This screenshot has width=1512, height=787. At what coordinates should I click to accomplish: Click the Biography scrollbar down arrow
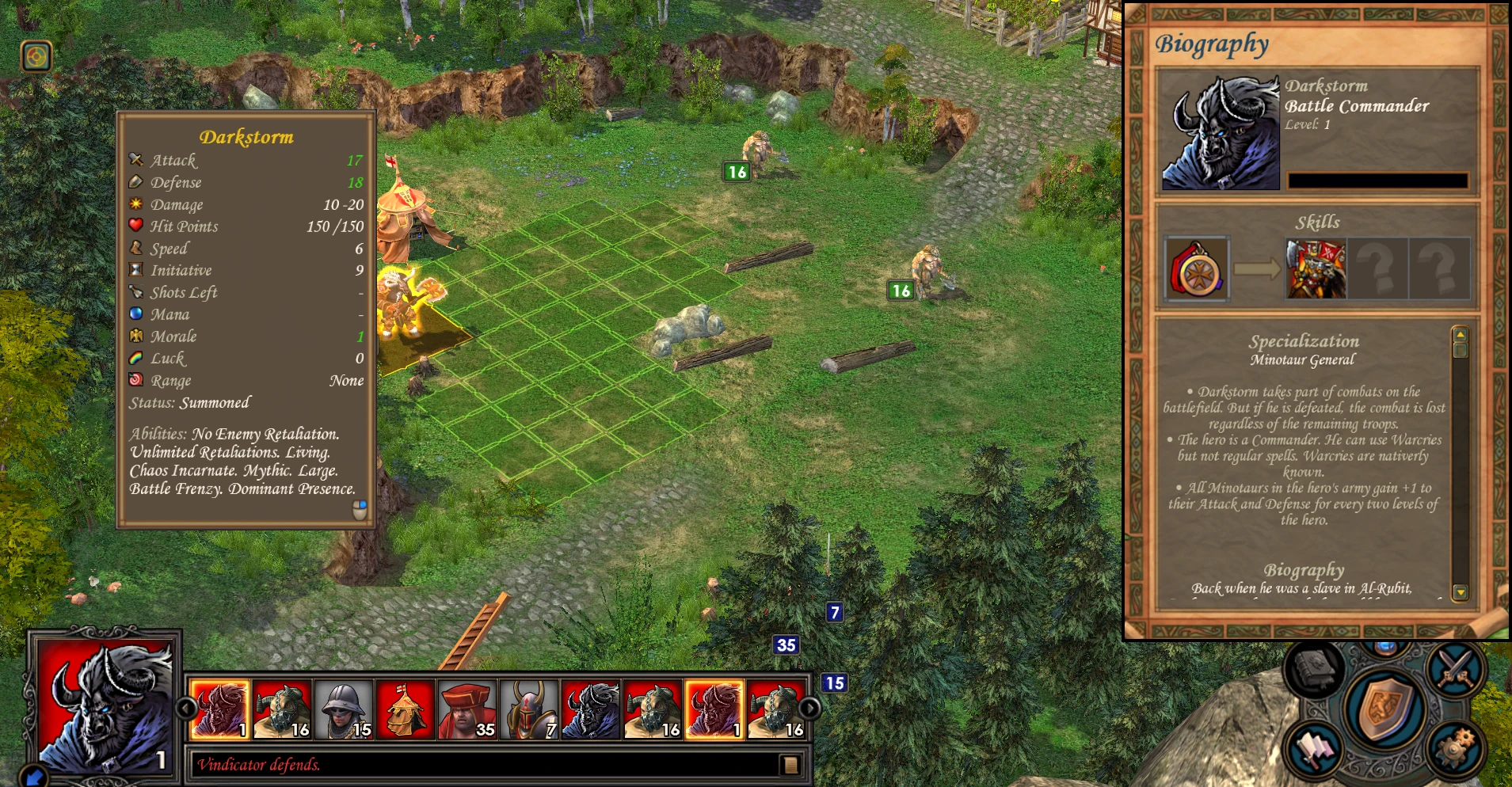(1460, 591)
